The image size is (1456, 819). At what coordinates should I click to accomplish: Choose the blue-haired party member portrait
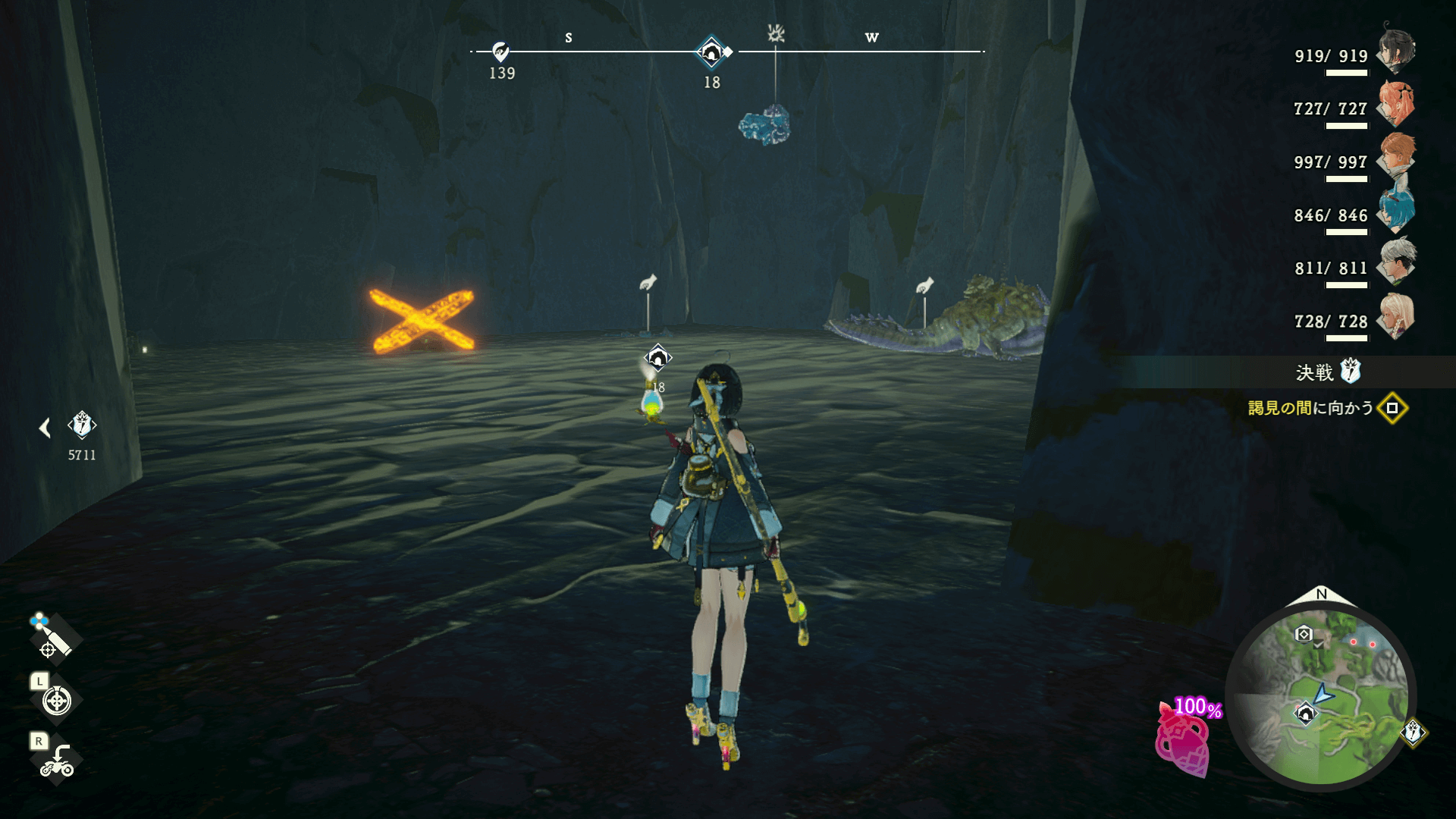click(x=1396, y=210)
